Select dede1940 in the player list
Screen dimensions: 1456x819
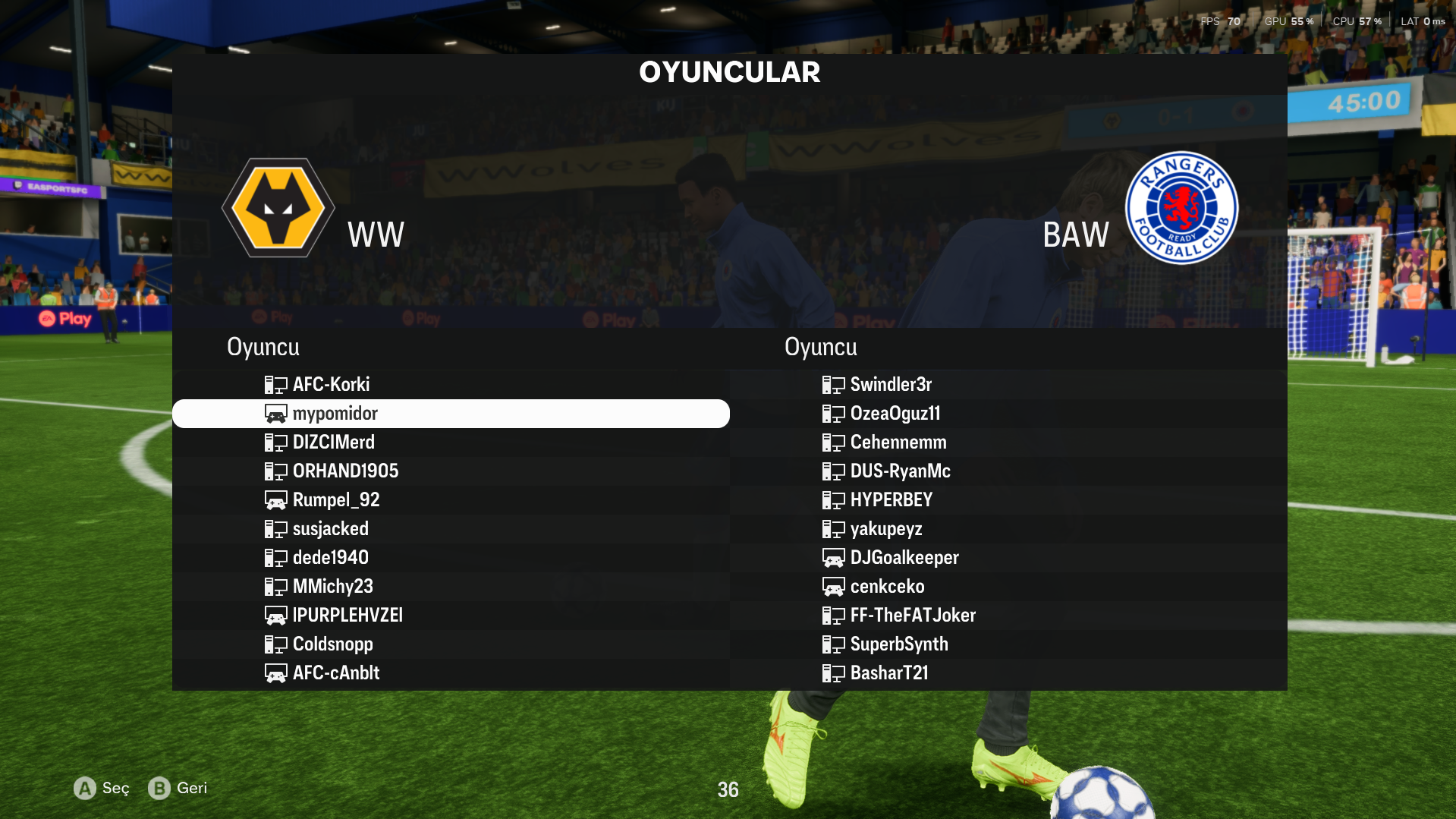click(330, 558)
